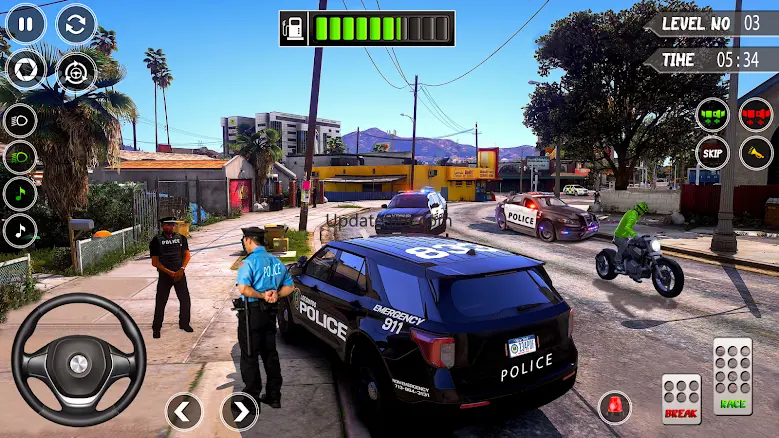Viewport: 779px width, 438px height.
Task: Toggle the white headlights button
Action: [20, 121]
